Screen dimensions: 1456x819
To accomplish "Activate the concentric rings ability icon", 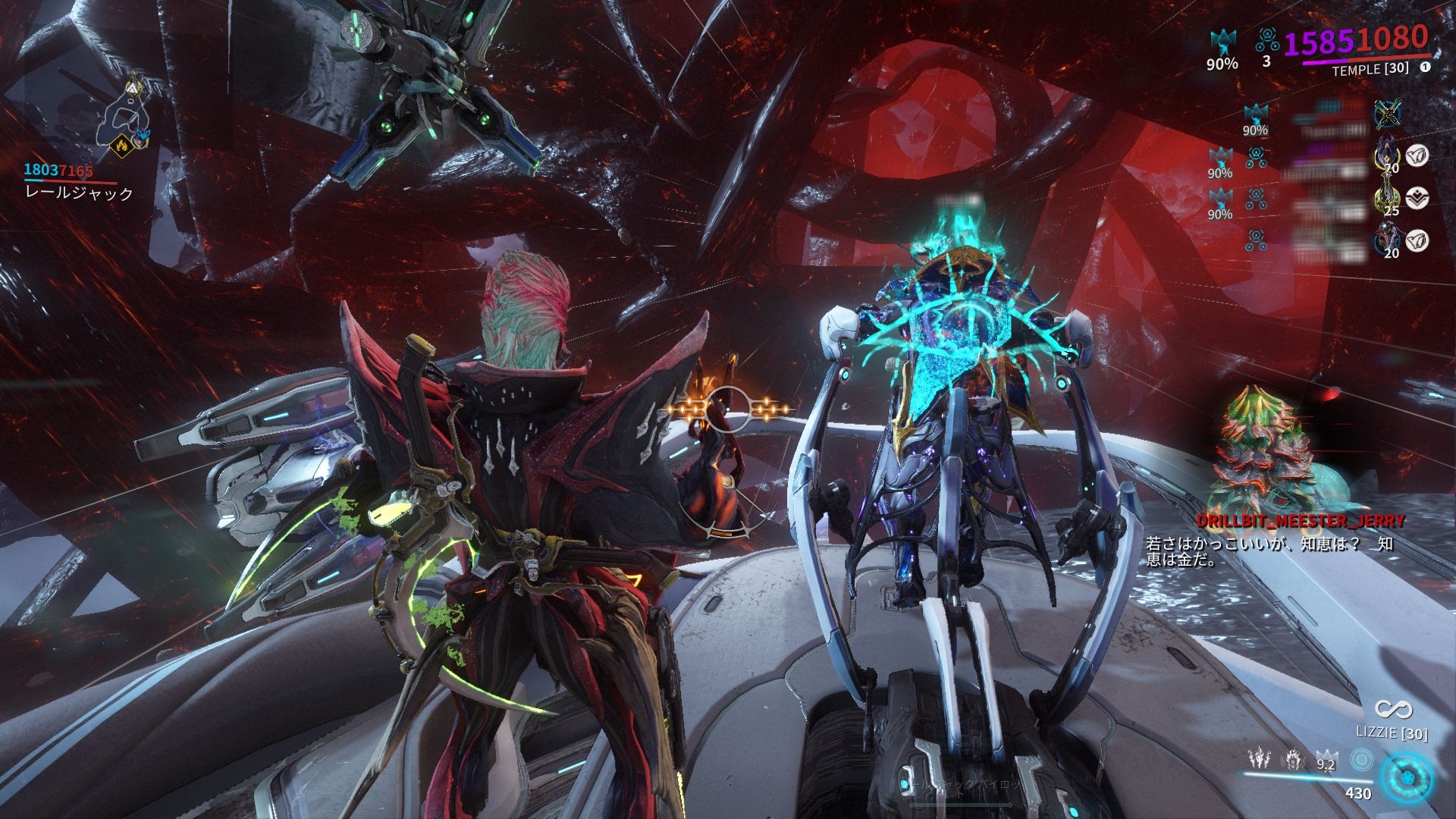I will (1362, 758).
